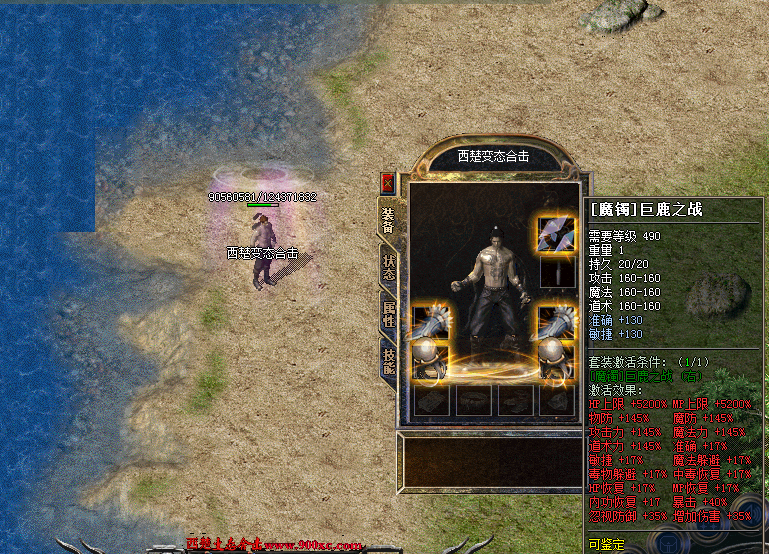Click the left-hand ring slot
769x554 pixels.
tap(430, 358)
